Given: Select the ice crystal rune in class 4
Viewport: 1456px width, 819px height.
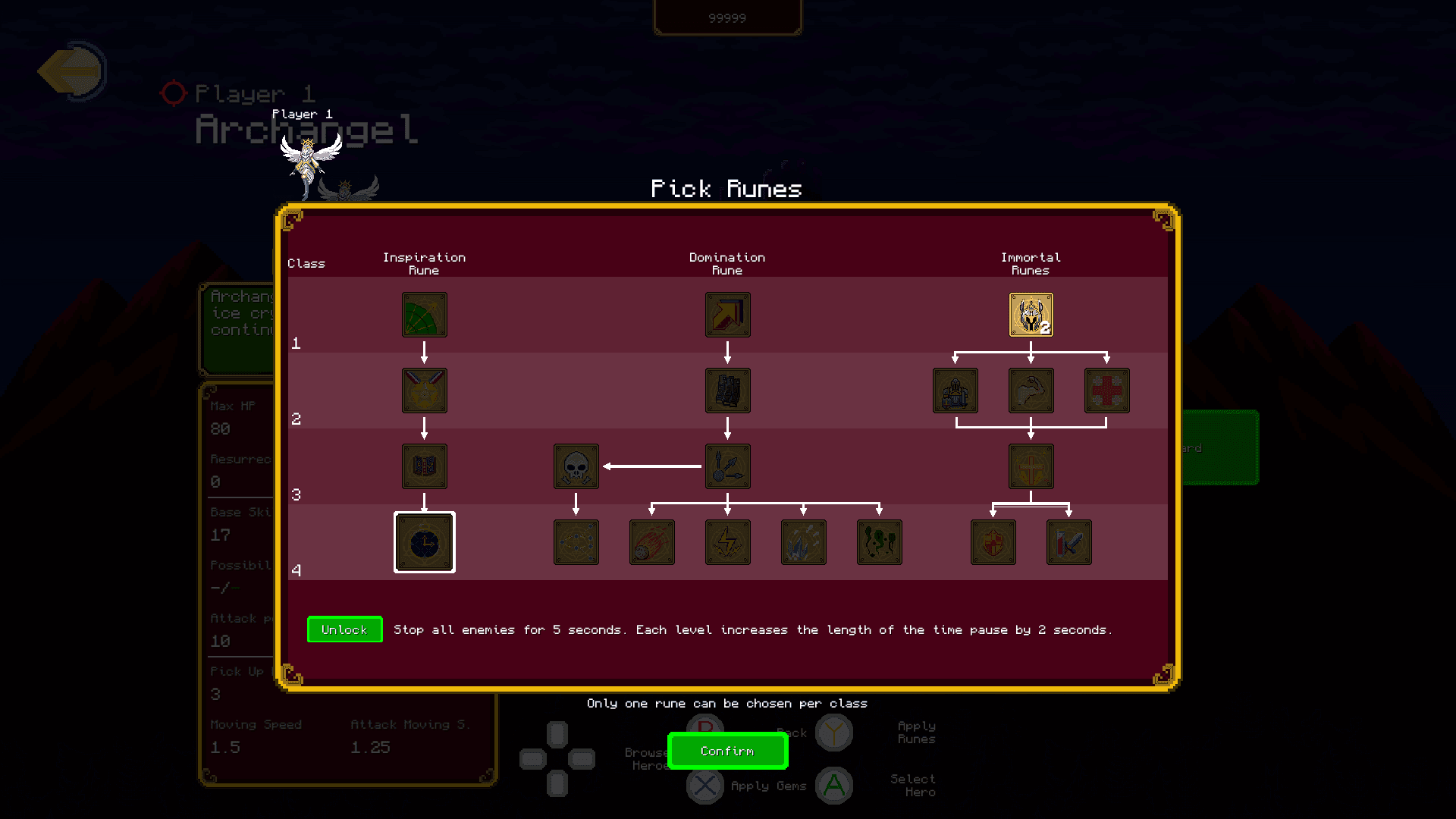Looking at the screenshot, I should point(803,542).
